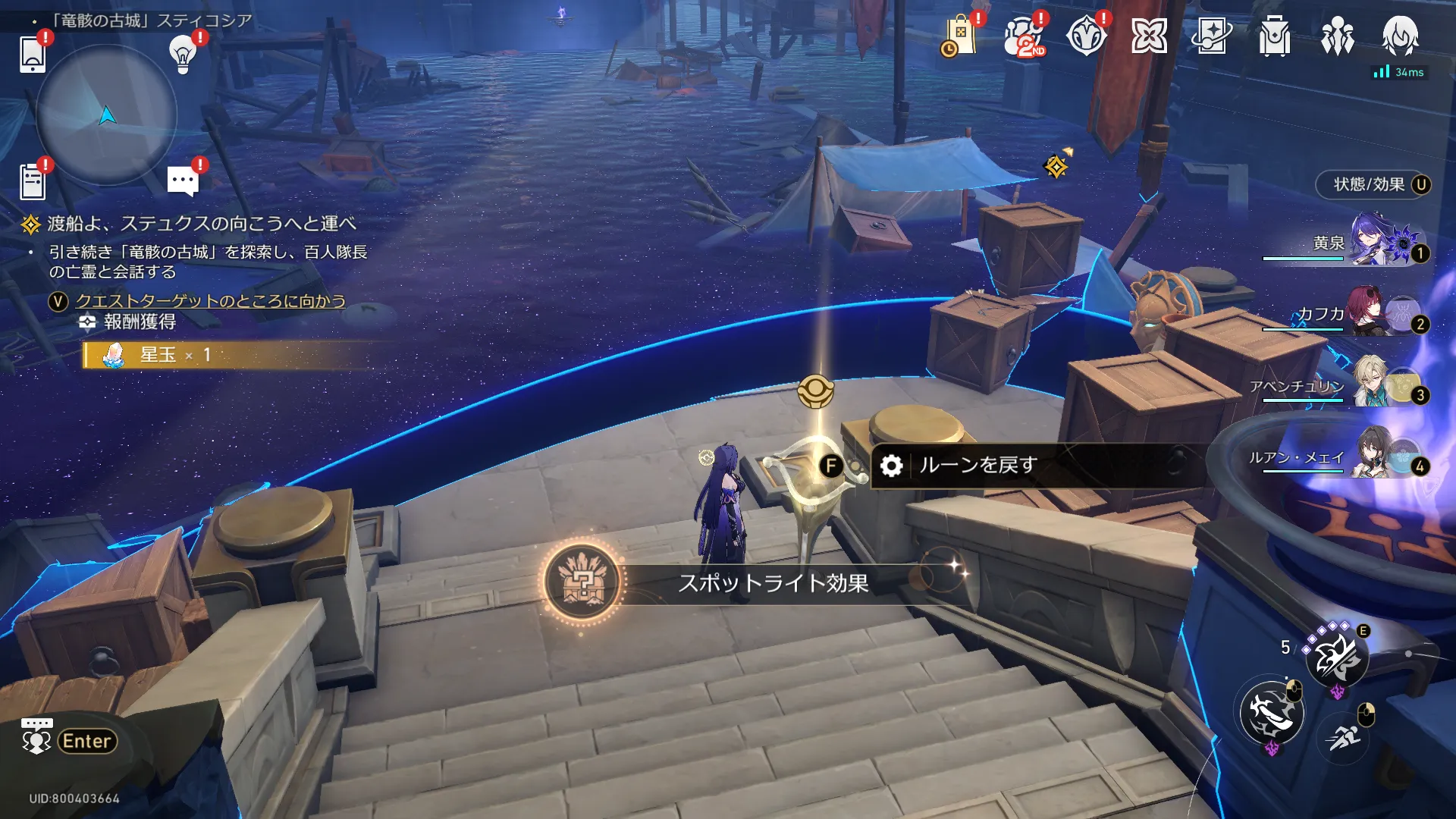Open the 状態/効果 status panel

(1373, 184)
